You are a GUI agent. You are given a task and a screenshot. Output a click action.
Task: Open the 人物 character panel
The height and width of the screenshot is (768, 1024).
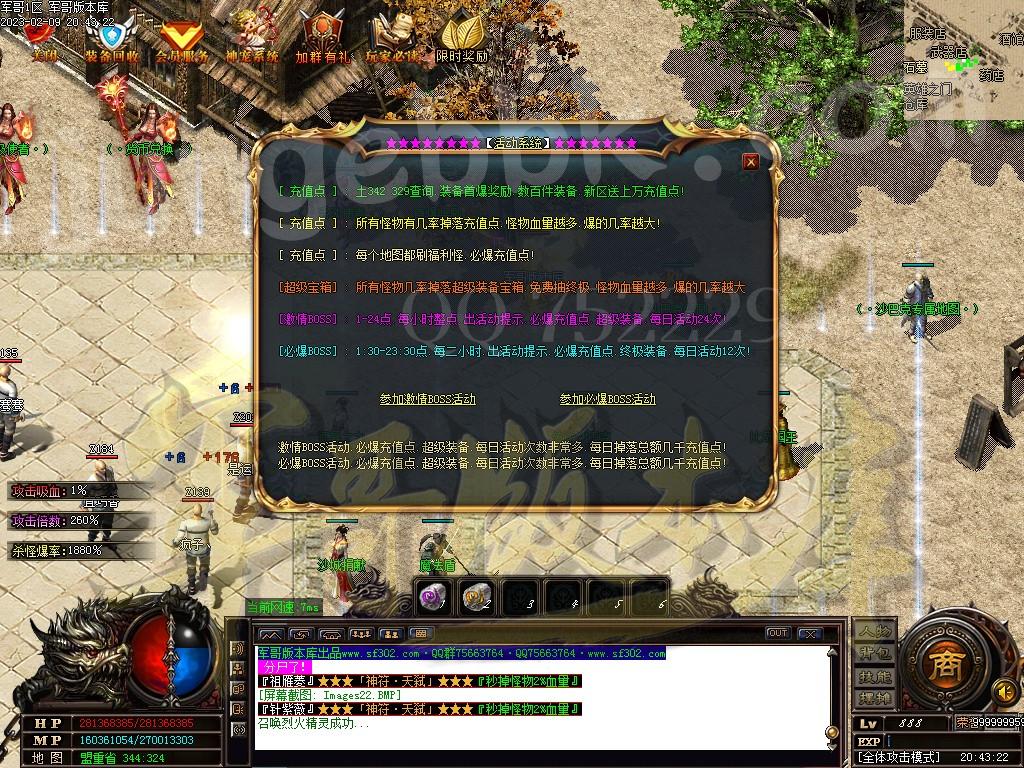[x=873, y=631]
